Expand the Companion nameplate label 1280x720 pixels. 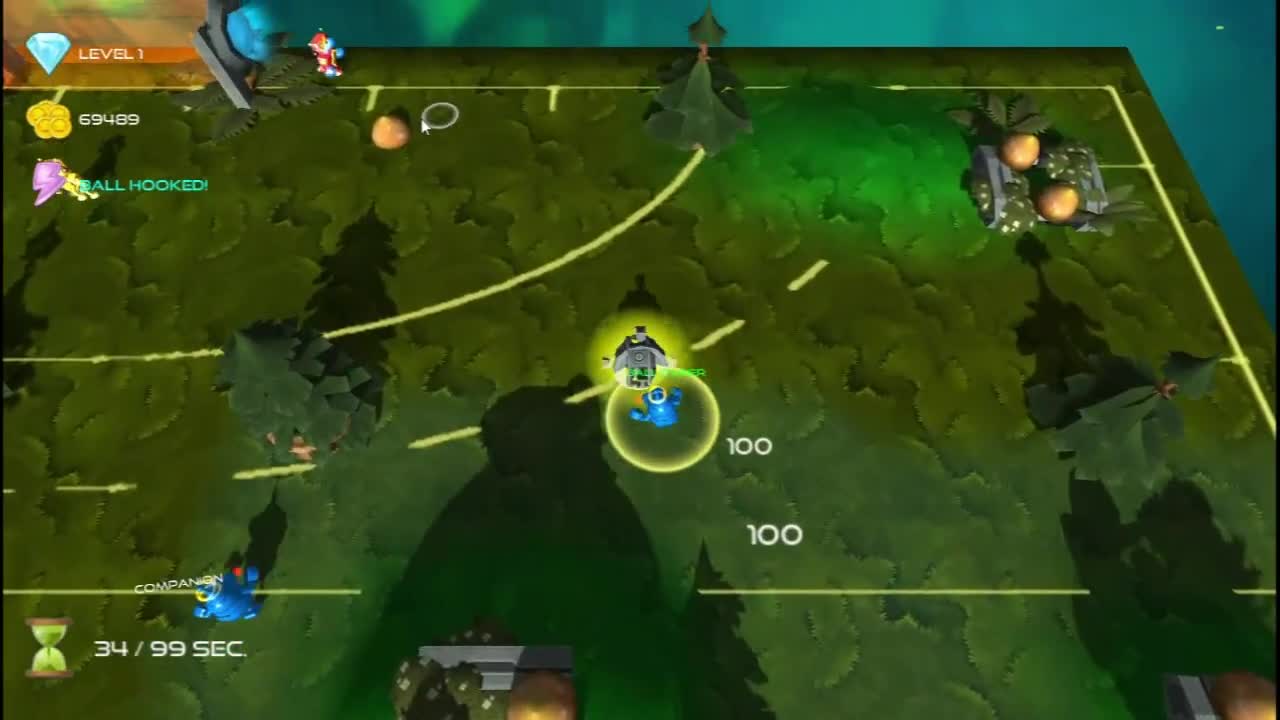coord(177,581)
